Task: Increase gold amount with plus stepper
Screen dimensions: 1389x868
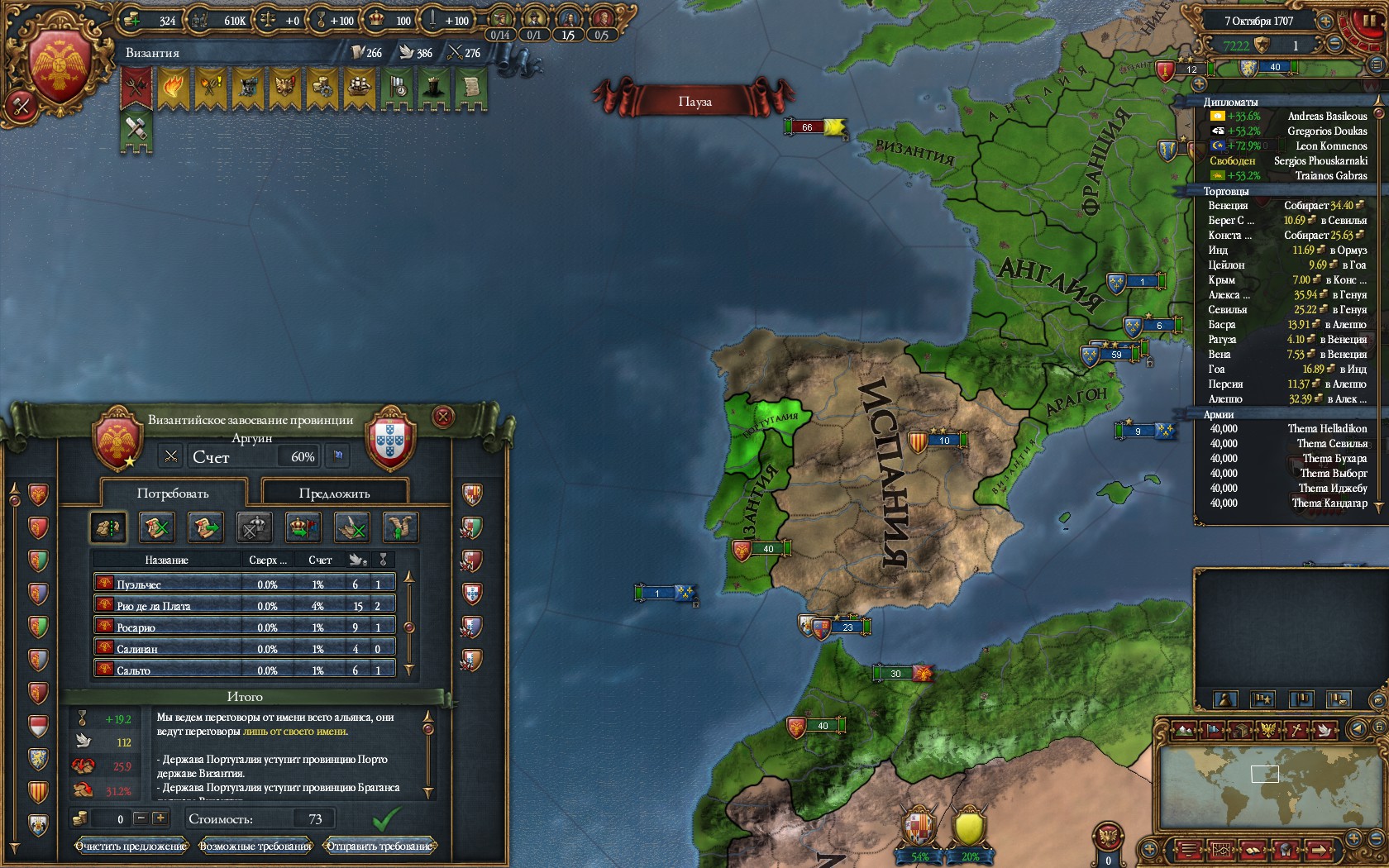Action: coord(160,818)
